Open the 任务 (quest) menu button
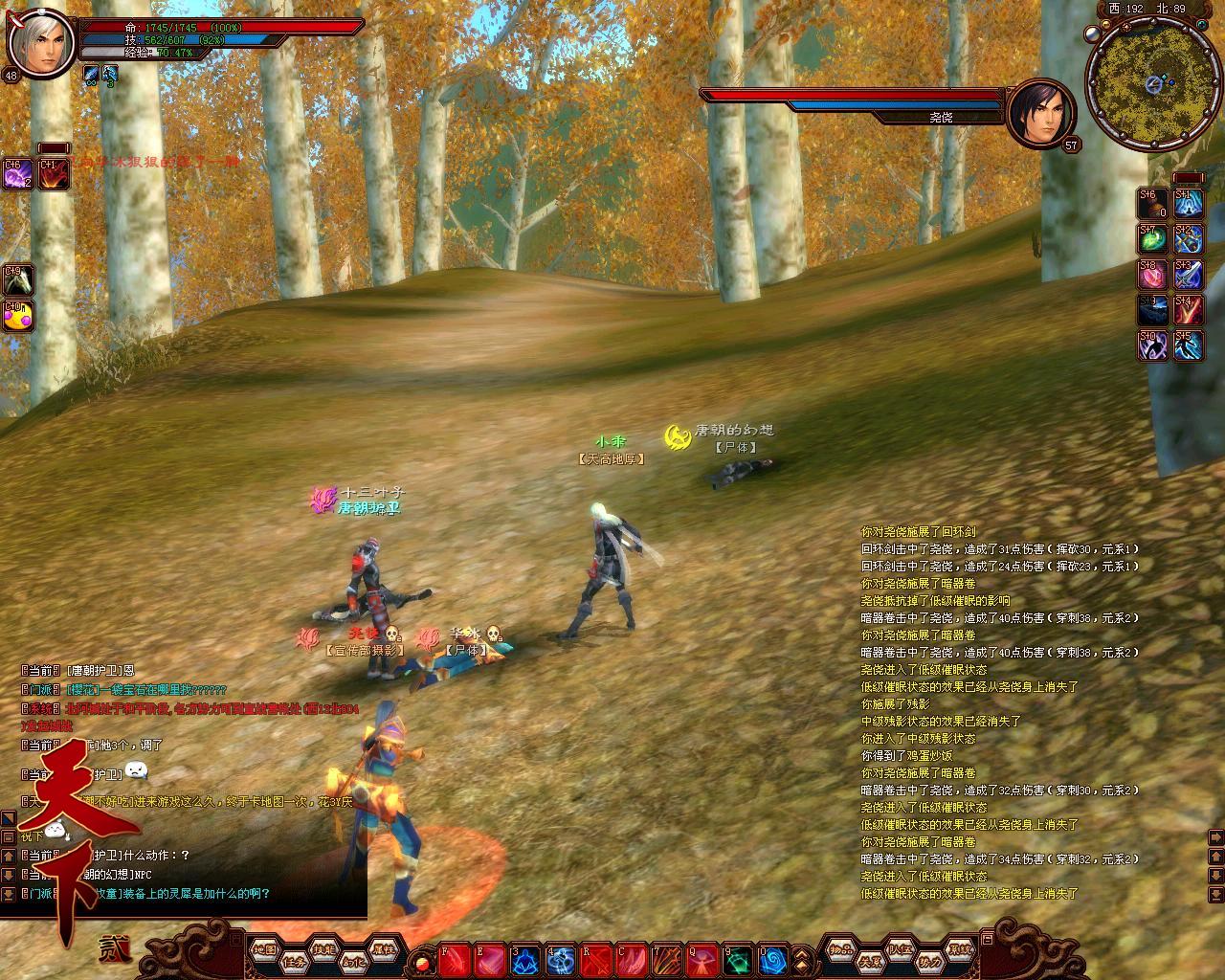Screen dimensions: 1225x980 pos(294,960)
